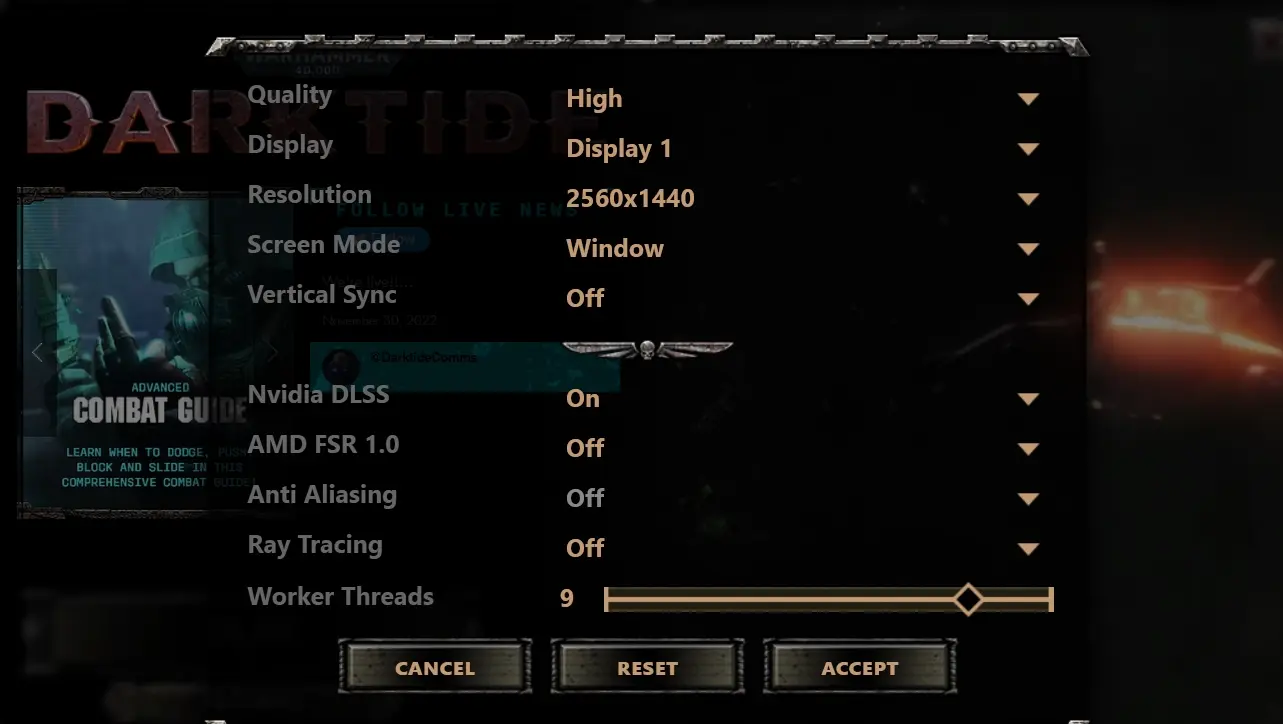Screen dimensions: 1283x724
Task: Click the left carousel arrow
Action: coord(36,352)
